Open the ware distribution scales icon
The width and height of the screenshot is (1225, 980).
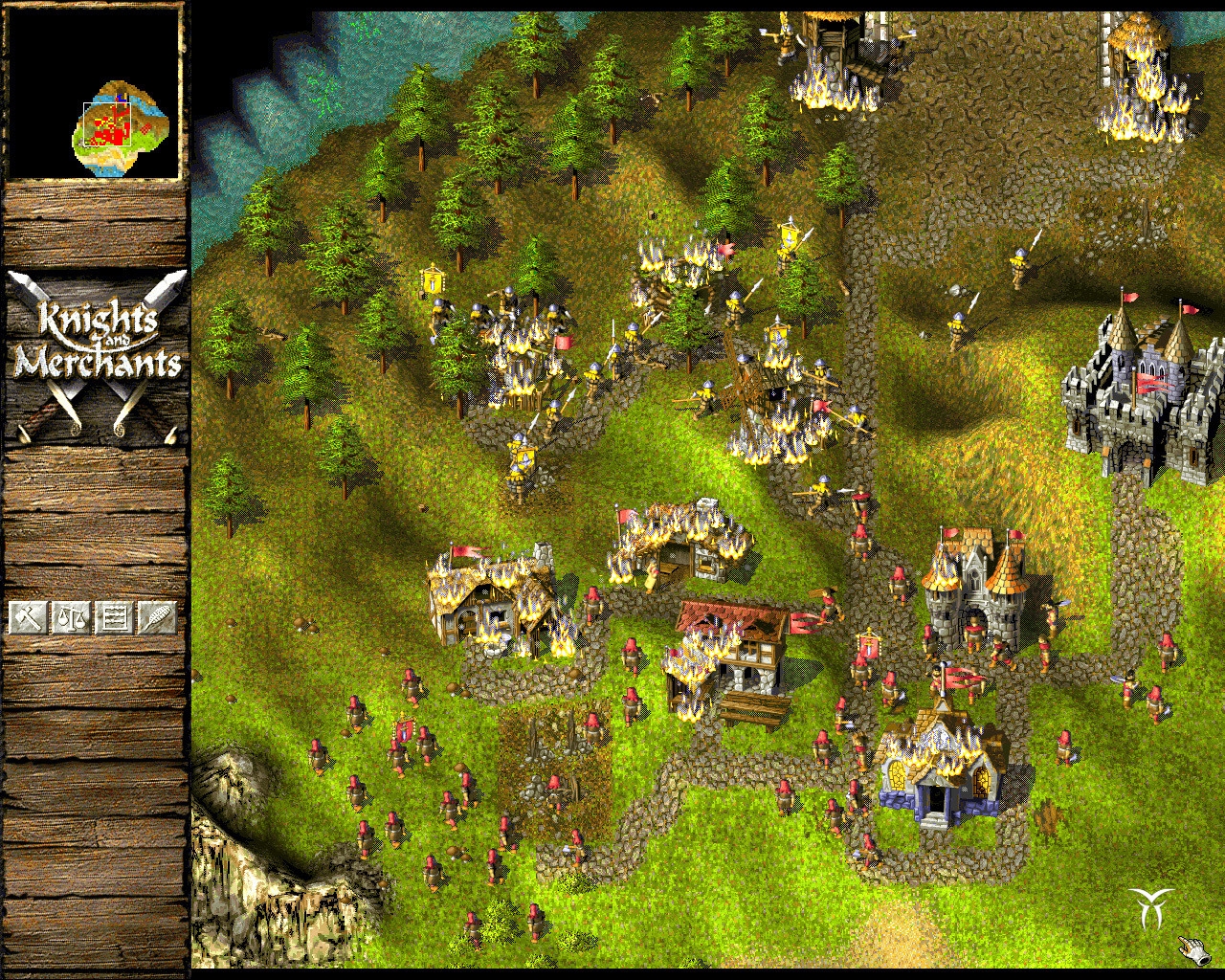(x=71, y=617)
